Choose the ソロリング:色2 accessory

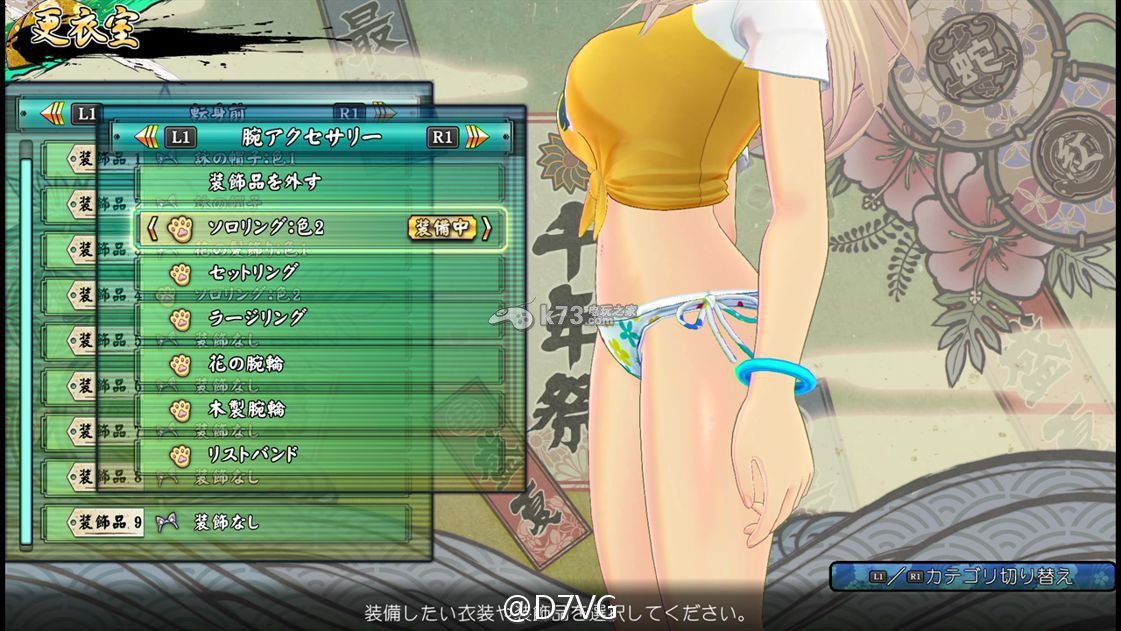(x=265, y=228)
